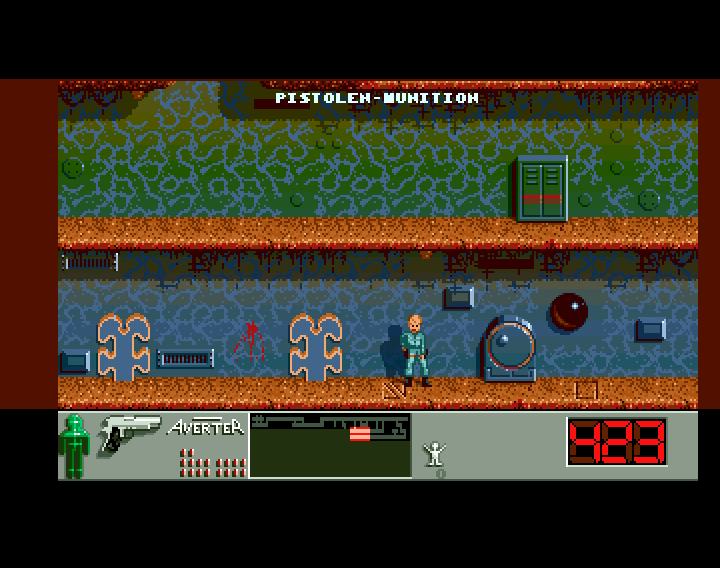Screen dimensions: 720x568
Task: Select the Averter pistol weapon icon
Action: [129, 434]
